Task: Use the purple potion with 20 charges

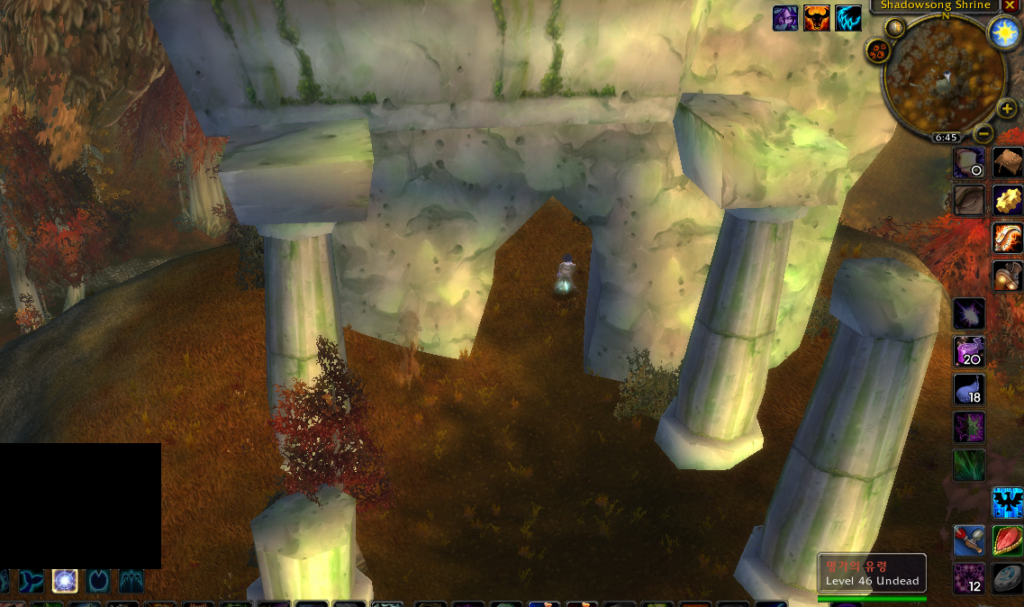Action: 968,351
